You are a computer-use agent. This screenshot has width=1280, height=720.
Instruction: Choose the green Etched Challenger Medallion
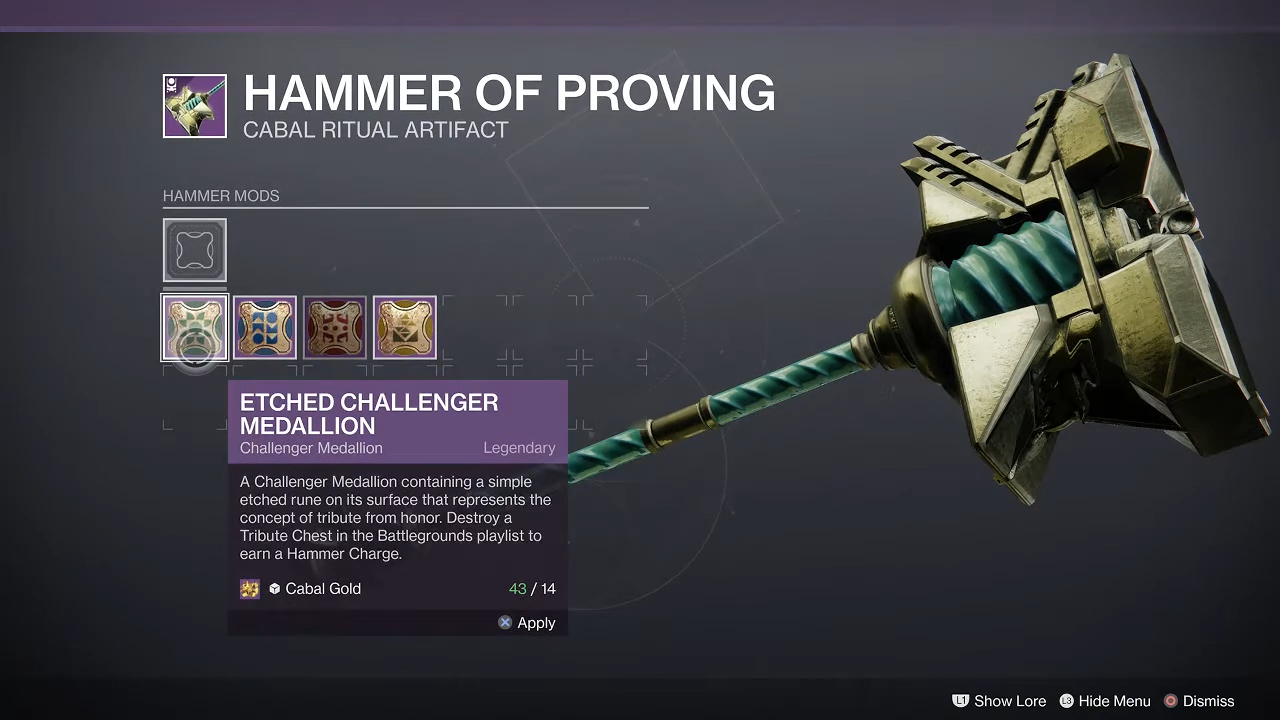click(x=195, y=327)
